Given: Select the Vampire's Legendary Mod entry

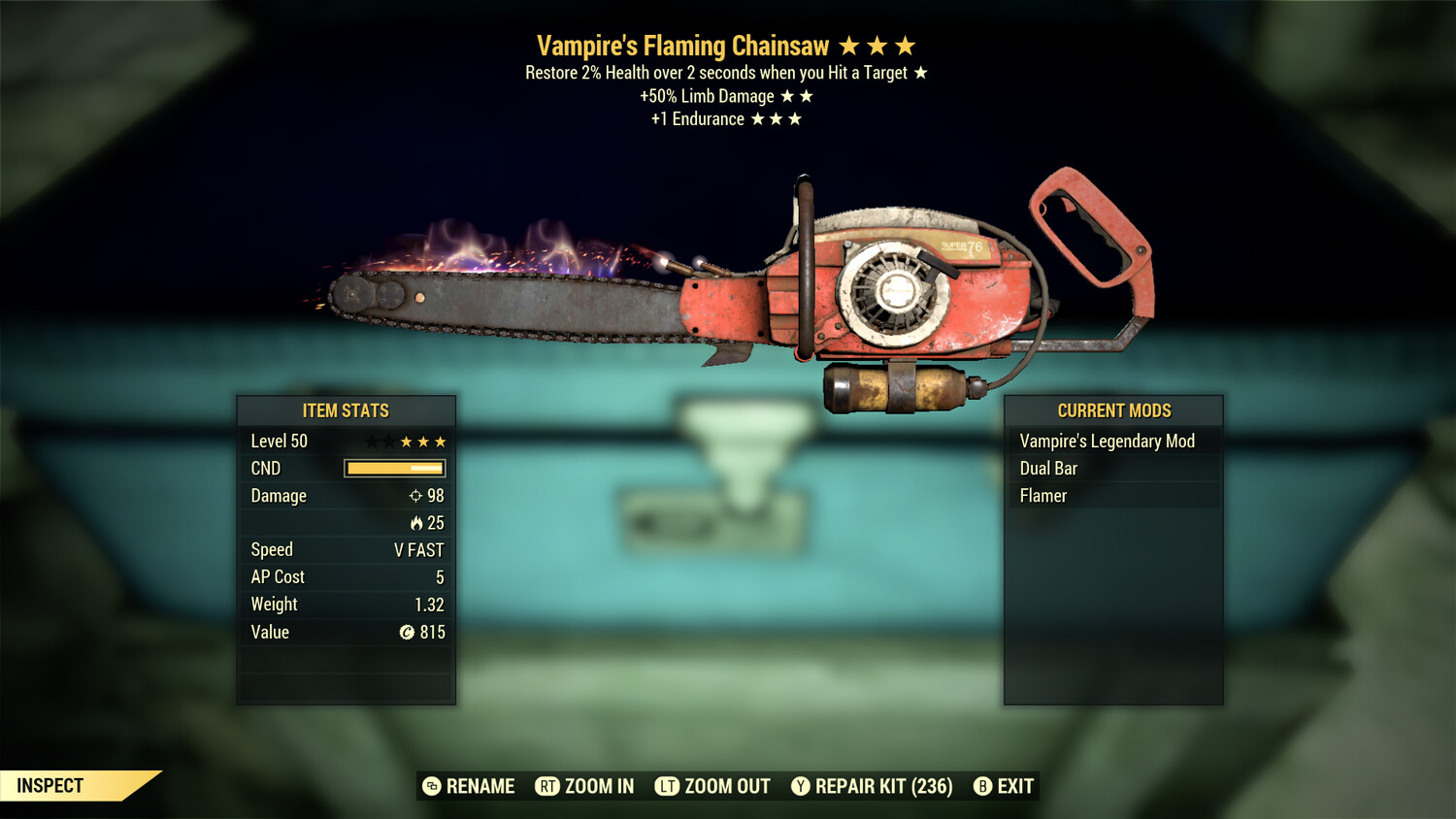Looking at the screenshot, I should click(x=1107, y=442).
